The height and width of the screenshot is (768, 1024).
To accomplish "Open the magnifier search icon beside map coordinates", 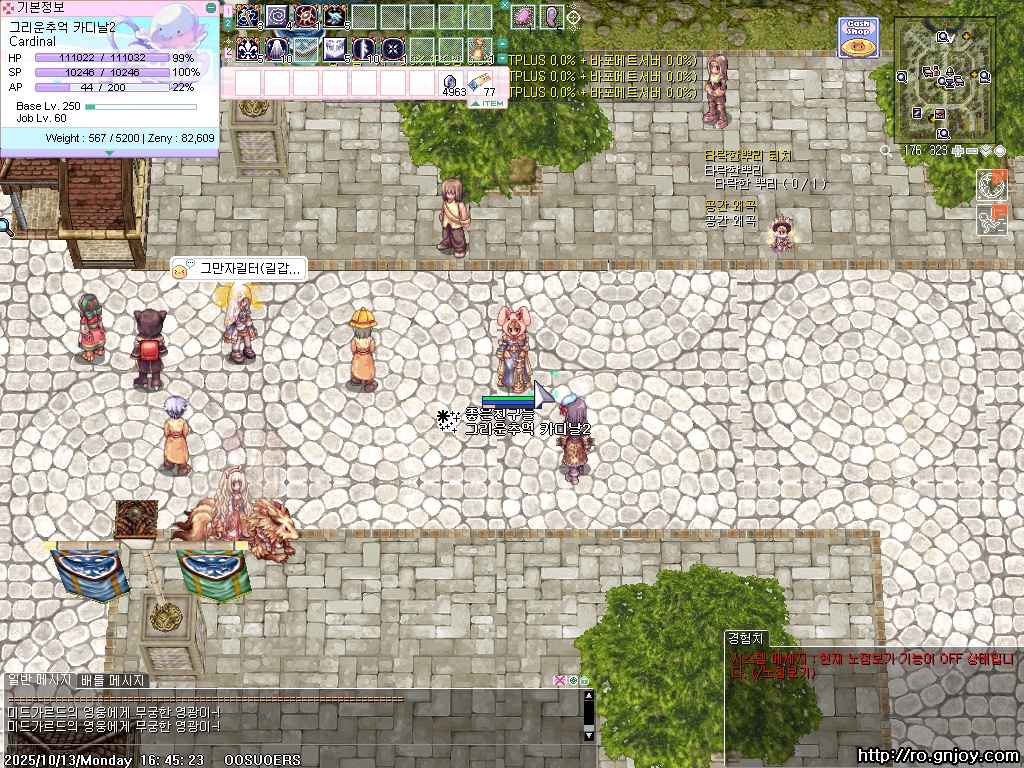I will pyautogui.click(x=886, y=151).
